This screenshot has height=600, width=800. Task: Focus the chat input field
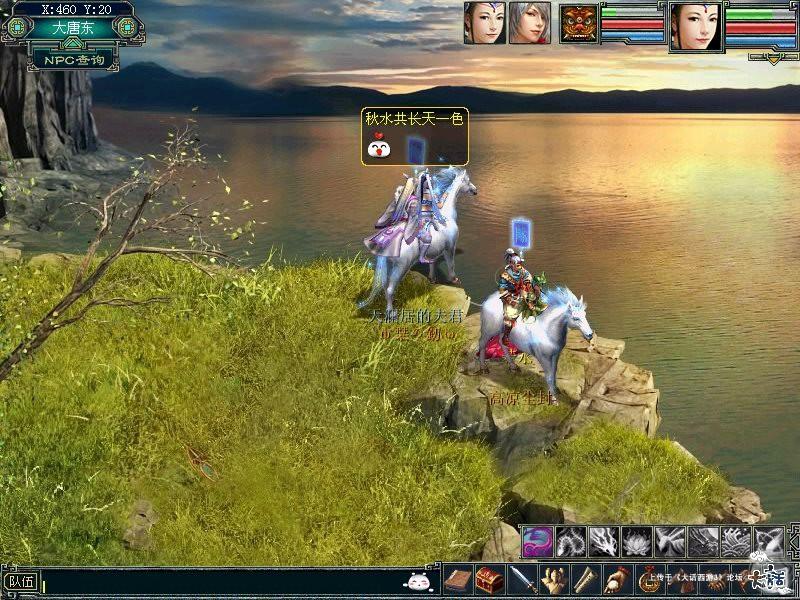pyautogui.click(x=220, y=580)
